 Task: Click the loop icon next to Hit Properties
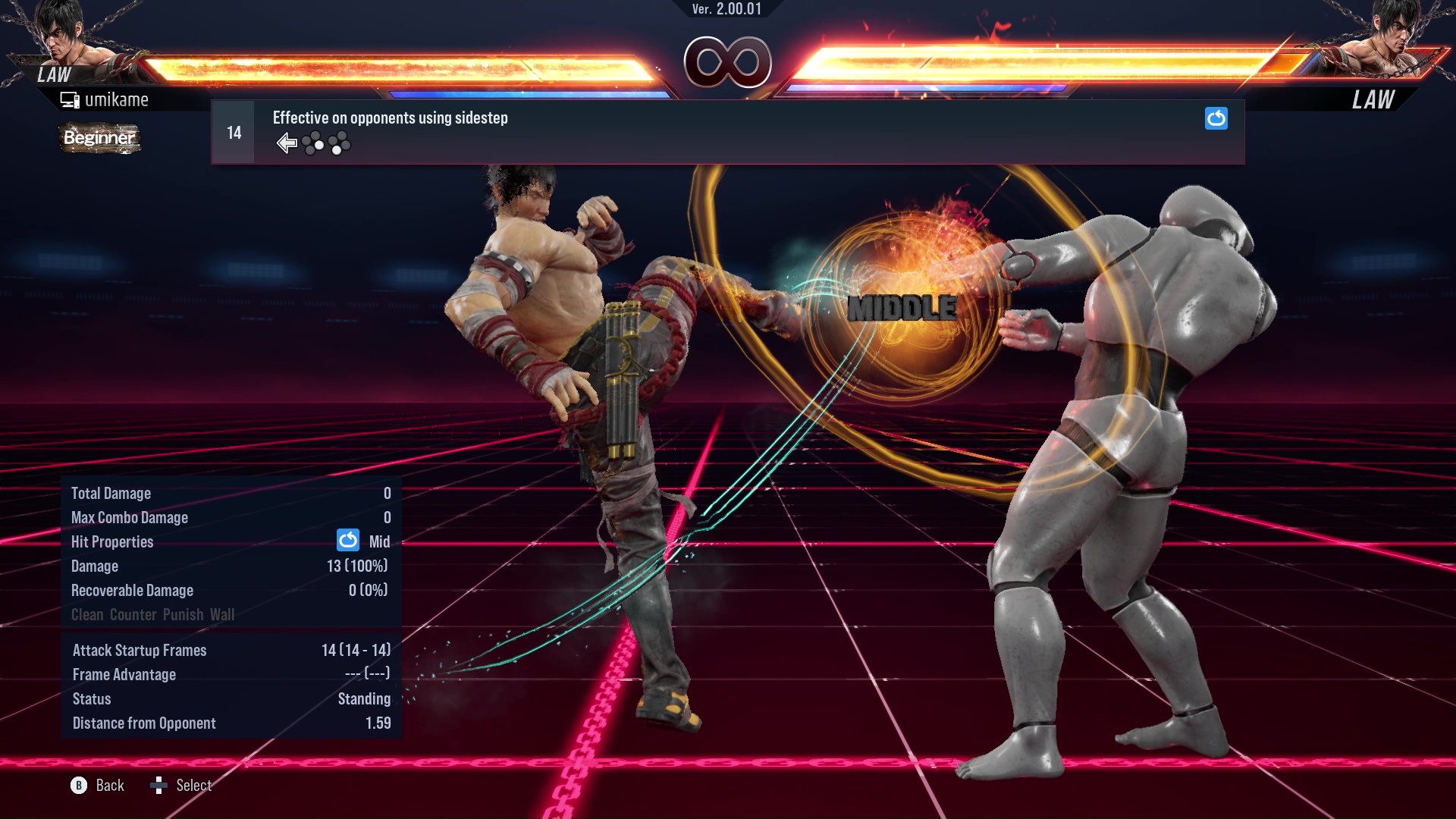pyautogui.click(x=347, y=541)
